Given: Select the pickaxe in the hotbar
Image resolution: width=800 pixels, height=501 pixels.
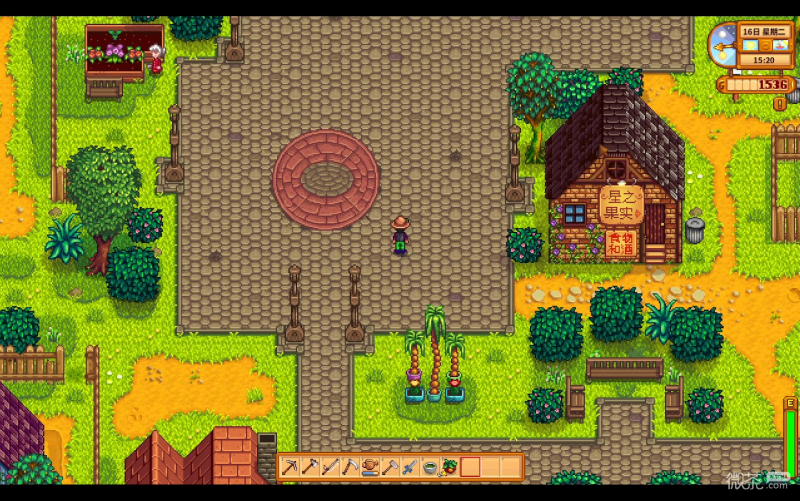Looking at the screenshot, I should coord(290,466).
